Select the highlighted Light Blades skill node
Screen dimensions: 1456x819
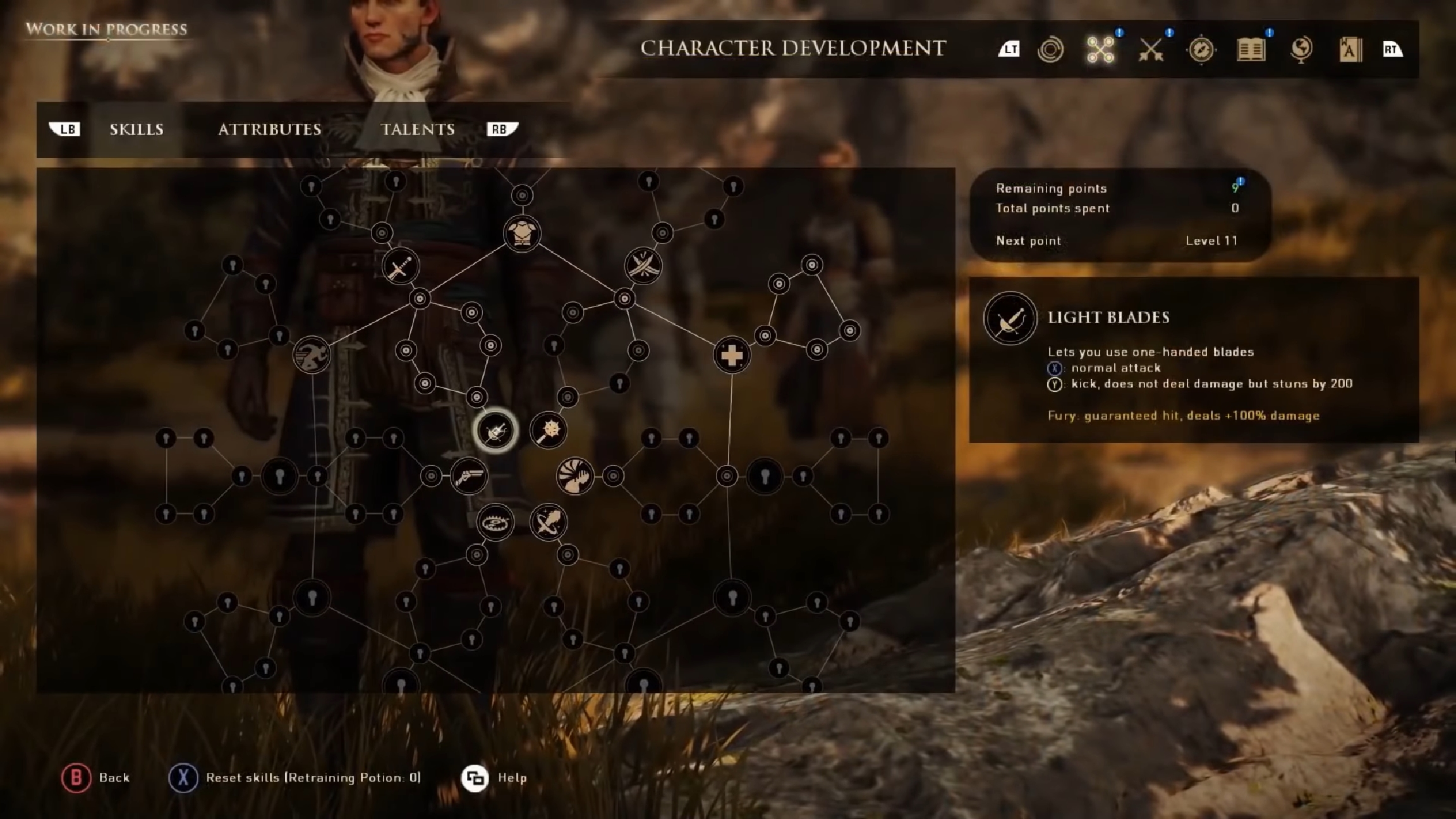(495, 430)
